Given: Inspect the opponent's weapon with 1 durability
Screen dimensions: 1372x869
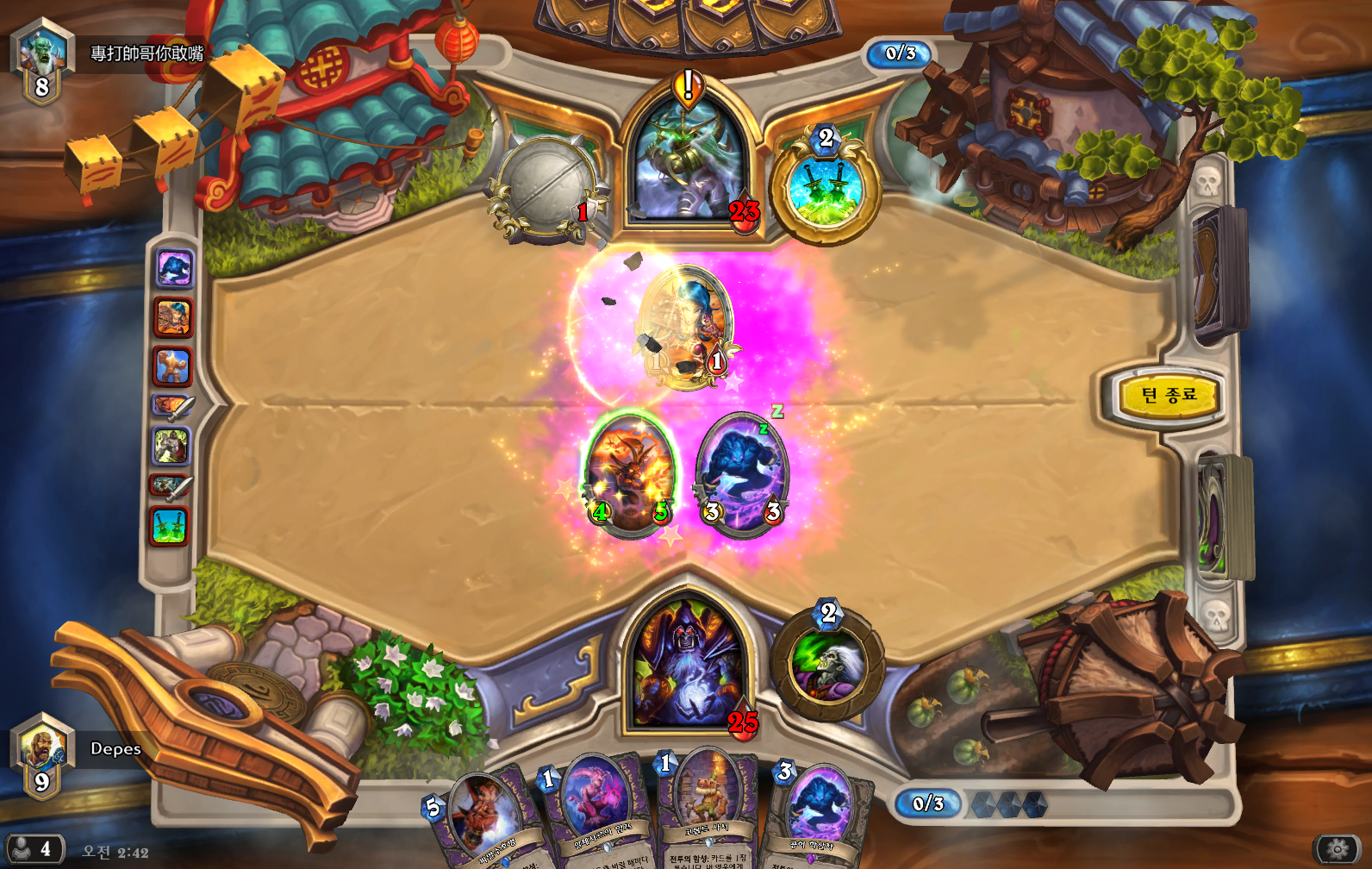Looking at the screenshot, I should click(x=545, y=187).
